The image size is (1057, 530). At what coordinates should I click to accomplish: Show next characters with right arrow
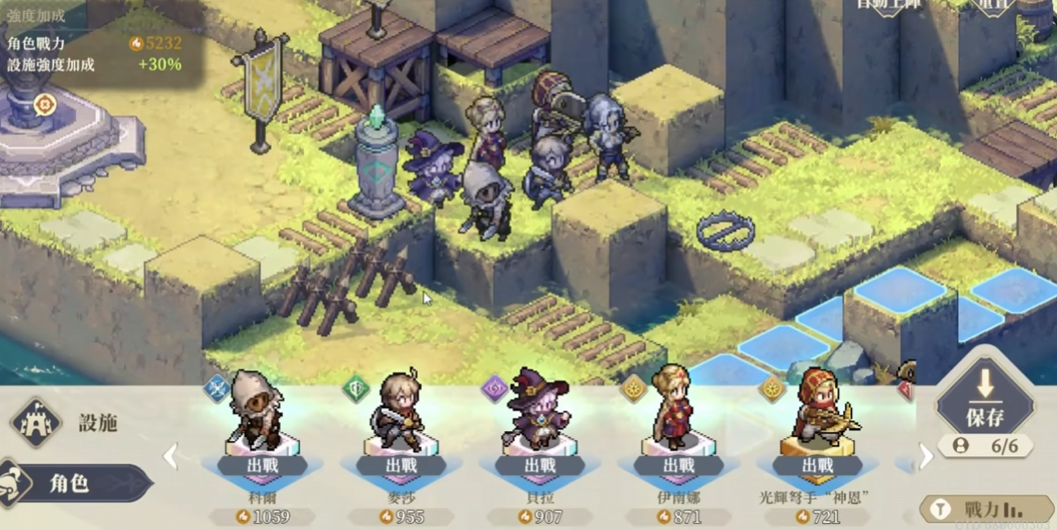coord(925,457)
